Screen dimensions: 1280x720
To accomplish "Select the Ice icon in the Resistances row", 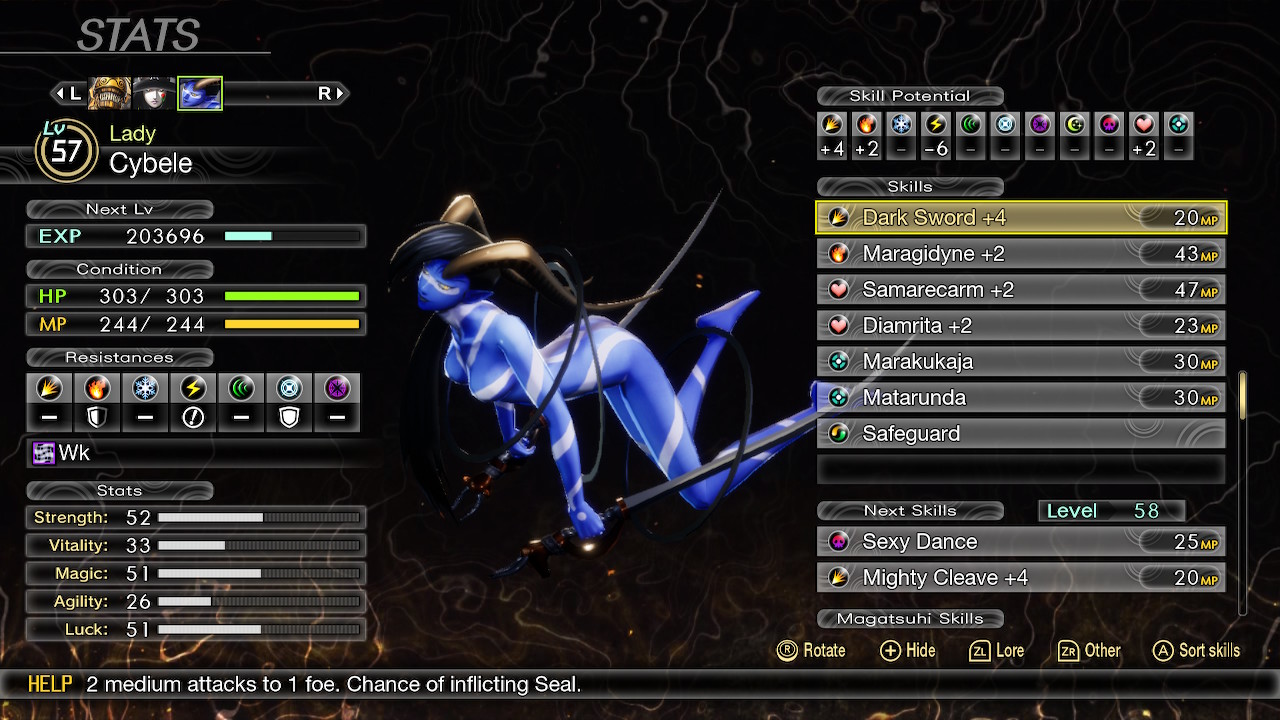I will (145, 389).
